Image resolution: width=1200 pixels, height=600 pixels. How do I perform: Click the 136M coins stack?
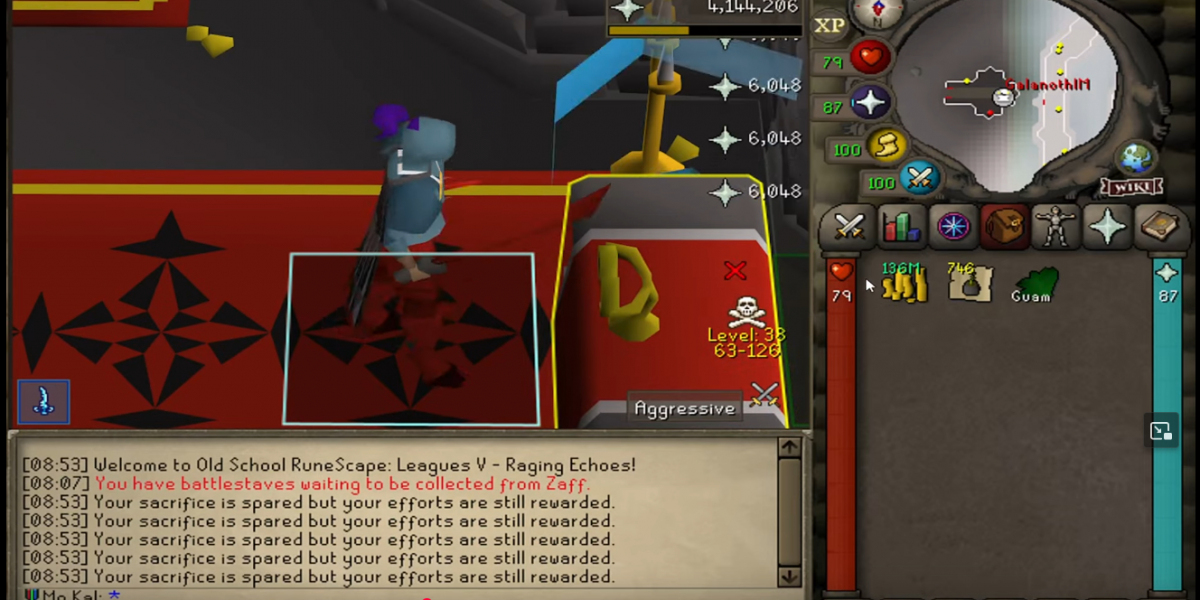pyautogui.click(x=905, y=284)
